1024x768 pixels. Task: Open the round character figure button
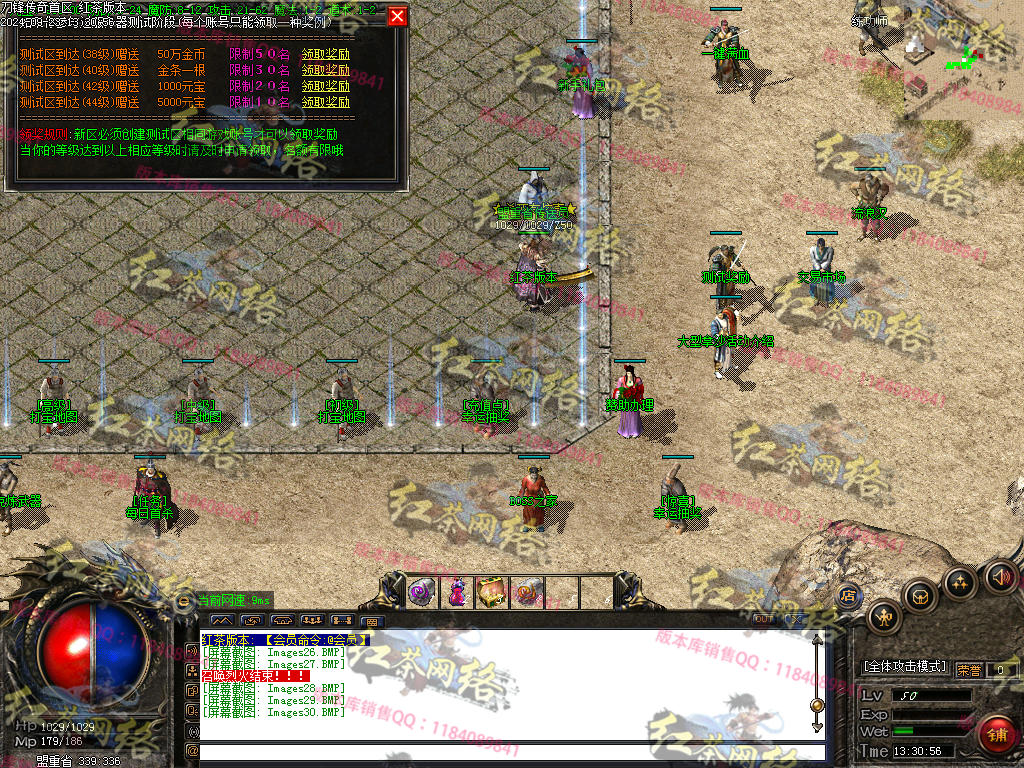coord(884,617)
